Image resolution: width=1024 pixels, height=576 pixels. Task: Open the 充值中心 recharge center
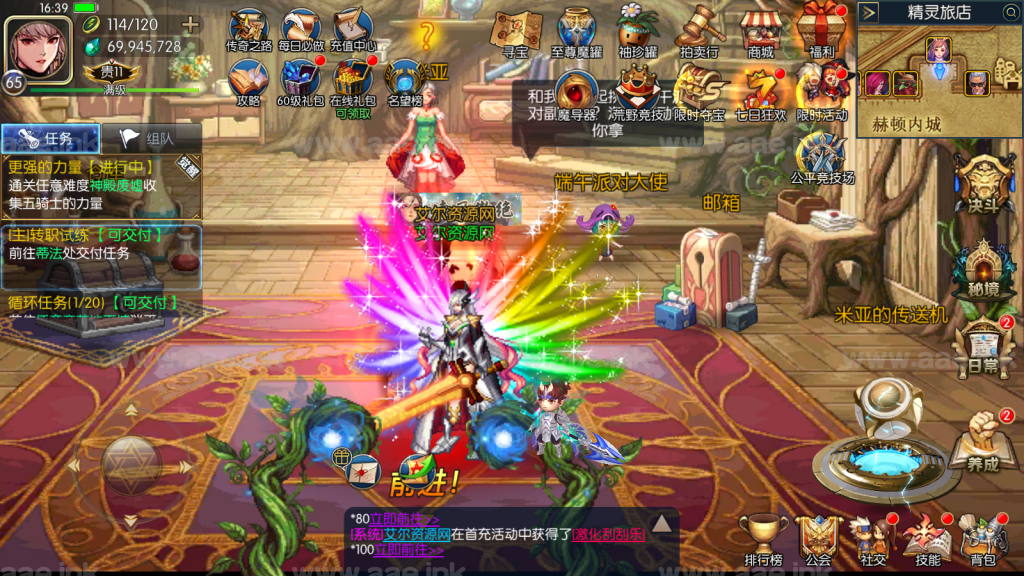click(x=352, y=28)
